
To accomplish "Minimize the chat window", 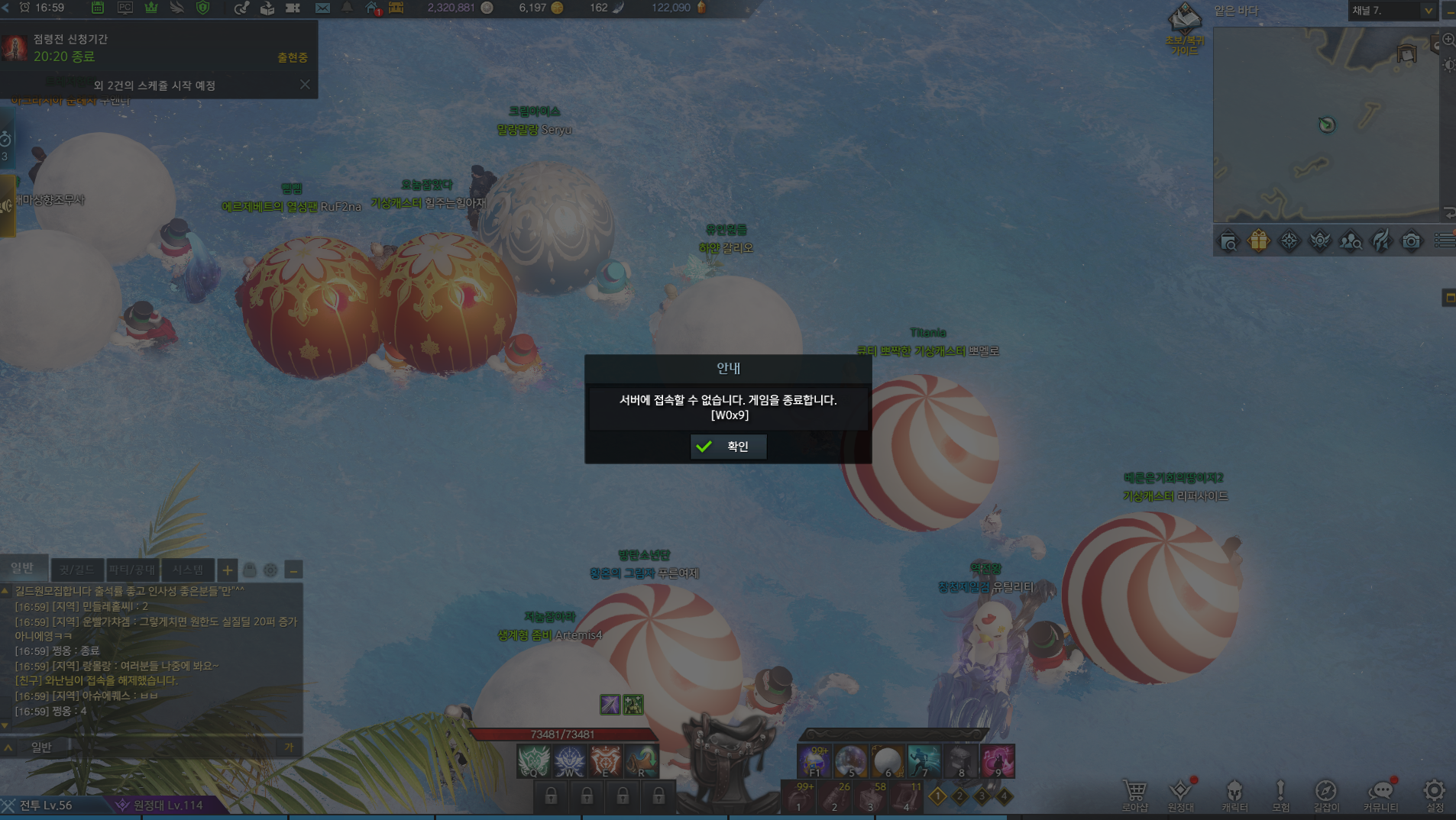I will coord(293,570).
